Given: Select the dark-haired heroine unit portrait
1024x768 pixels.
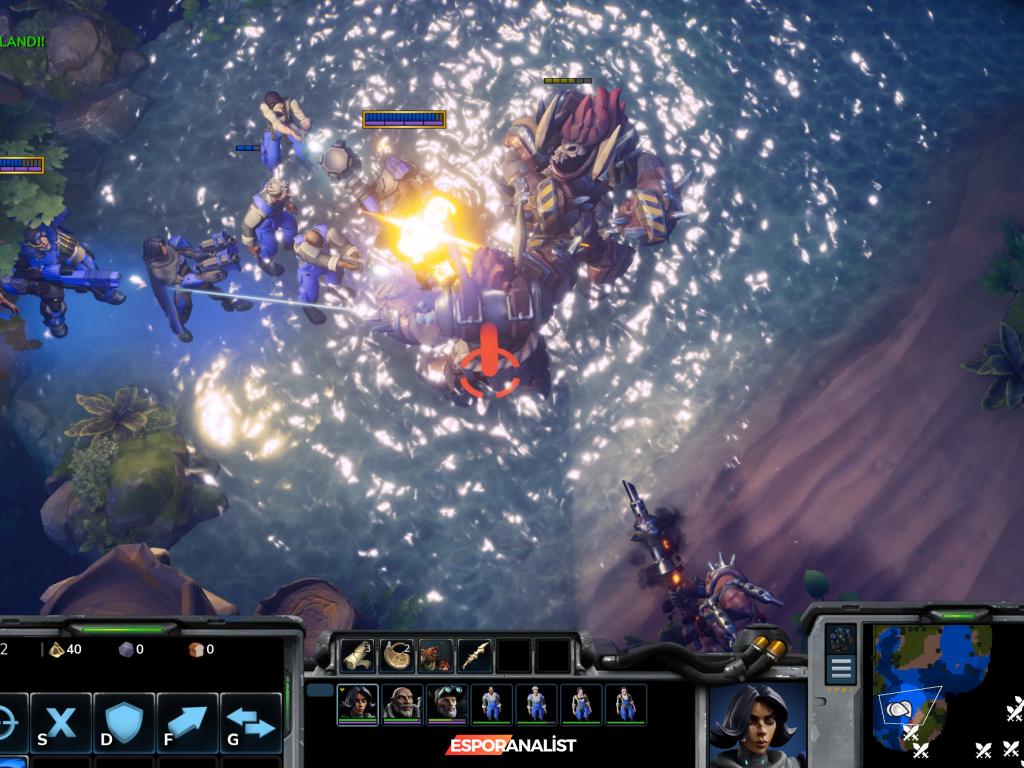Looking at the screenshot, I should tap(357, 703).
